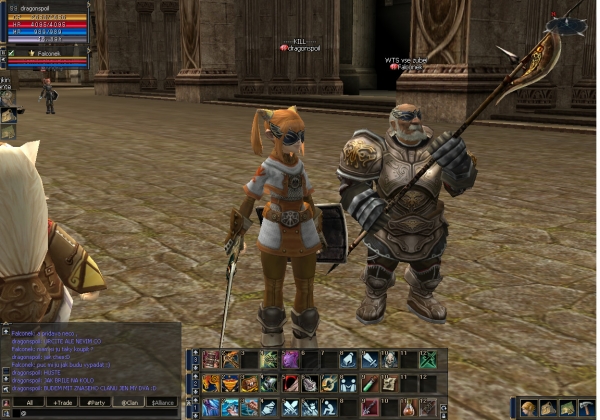Use the scroll item on the hotbar

[x=388, y=383]
